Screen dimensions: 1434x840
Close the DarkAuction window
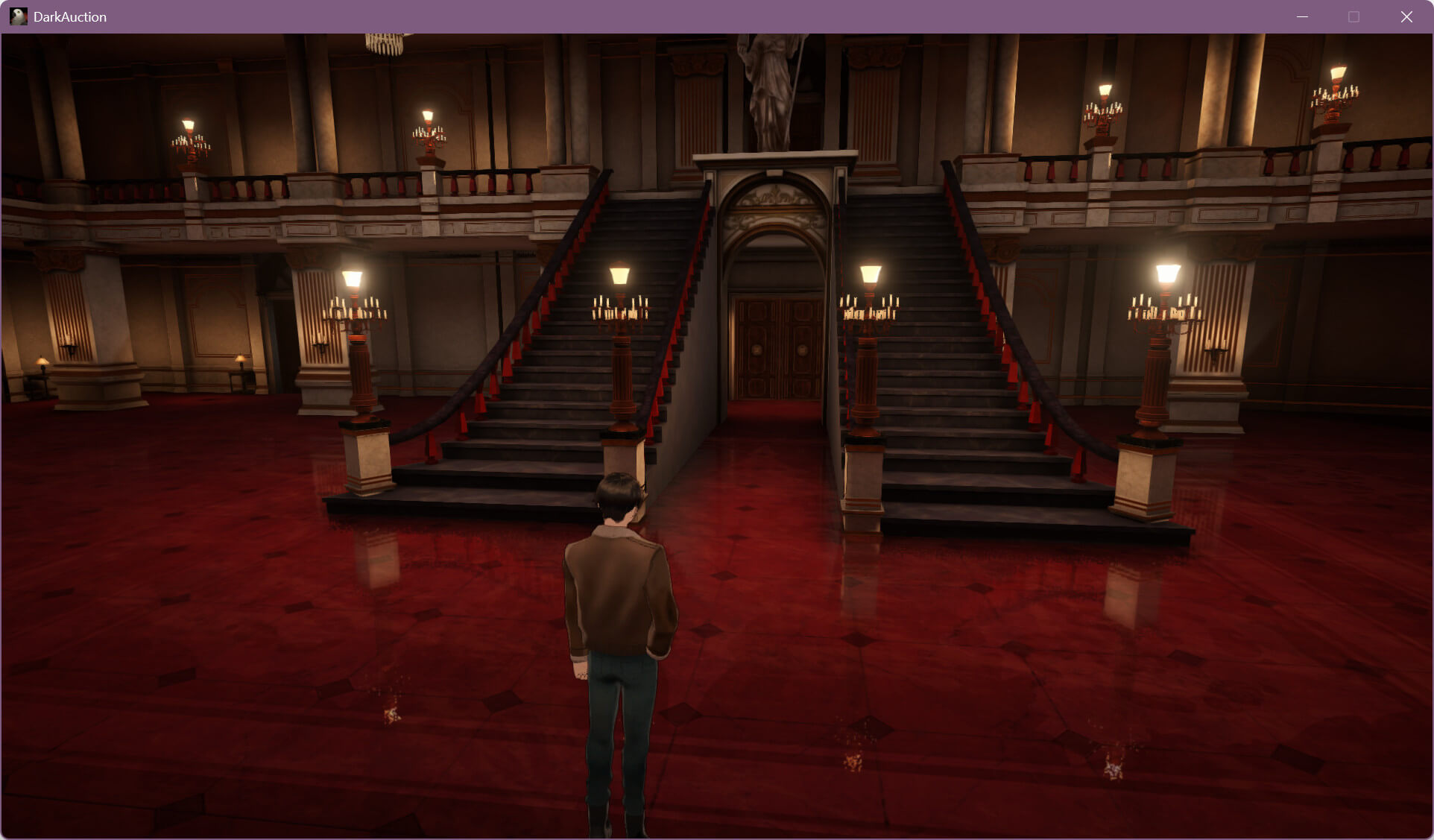pyautogui.click(x=1406, y=16)
